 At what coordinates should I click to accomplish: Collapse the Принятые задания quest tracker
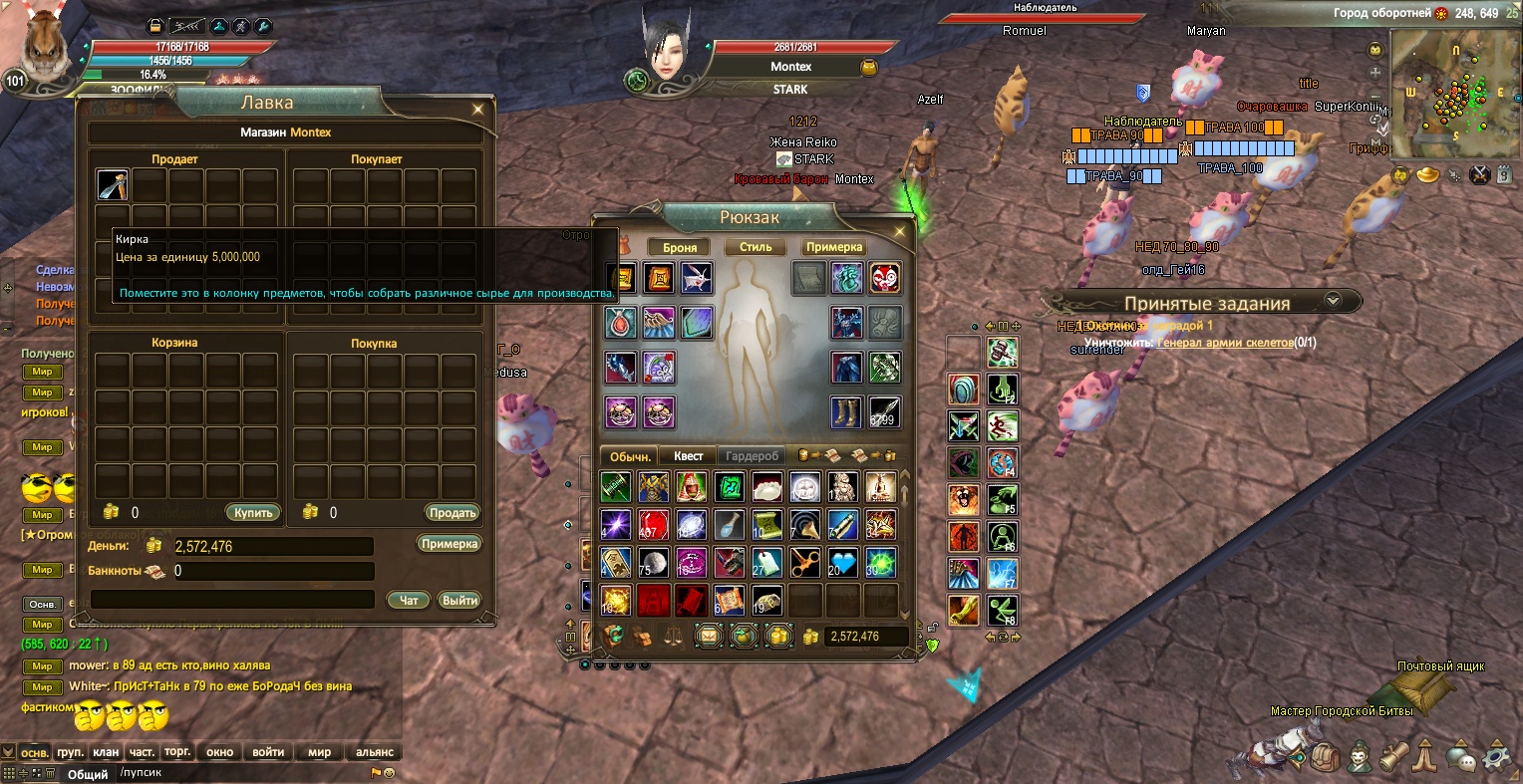(x=1333, y=300)
